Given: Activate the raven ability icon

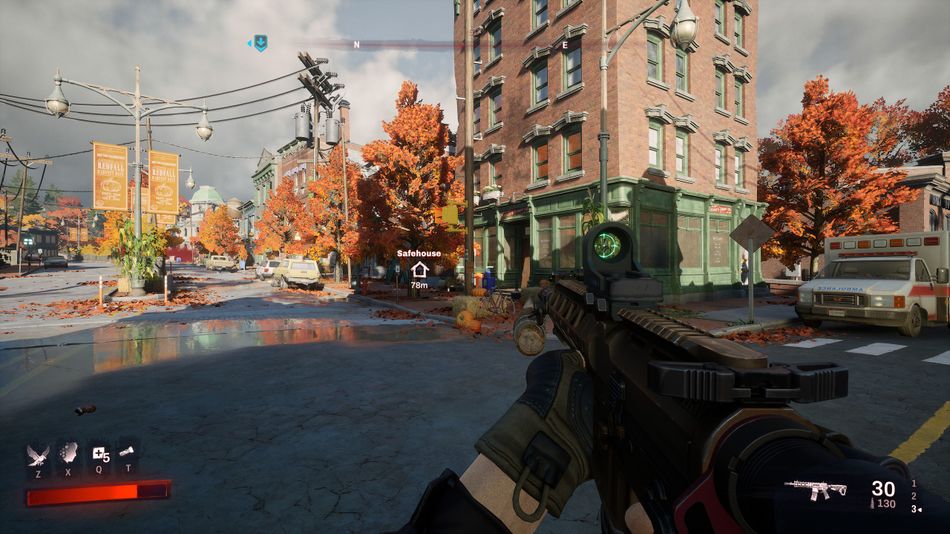Looking at the screenshot, I should pyautogui.click(x=38, y=455).
